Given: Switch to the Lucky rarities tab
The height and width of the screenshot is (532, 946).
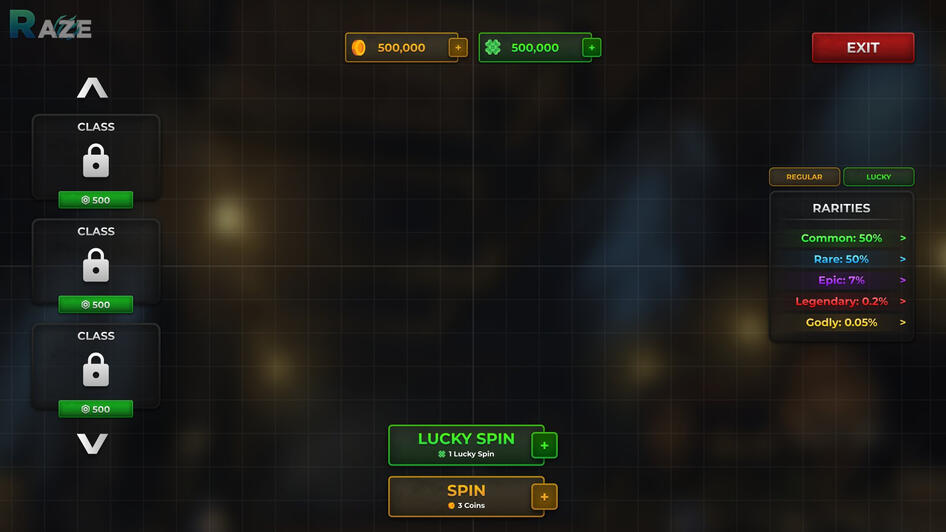Looking at the screenshot, I should pos(878,177).
